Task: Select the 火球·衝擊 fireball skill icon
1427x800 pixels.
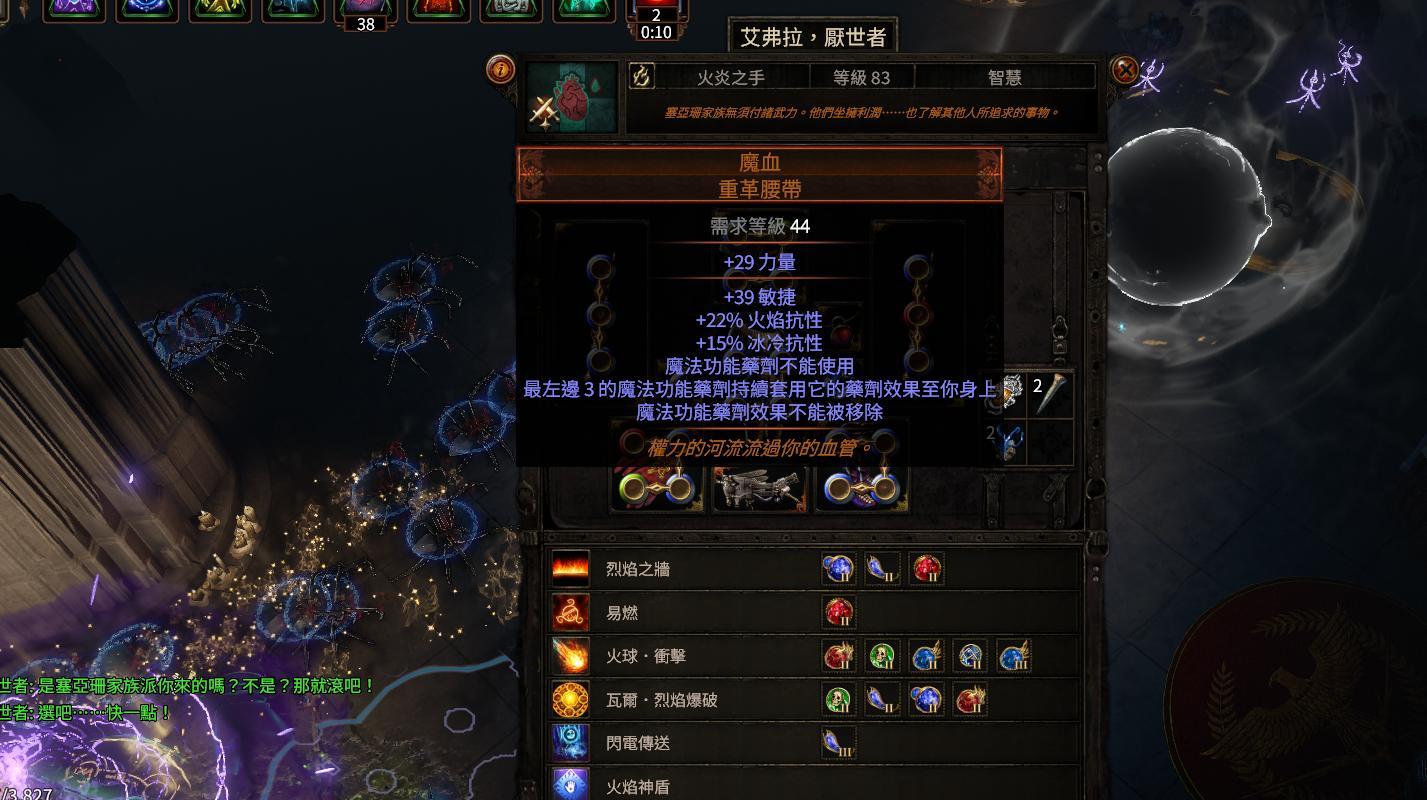Action: (x=569, y=656)
